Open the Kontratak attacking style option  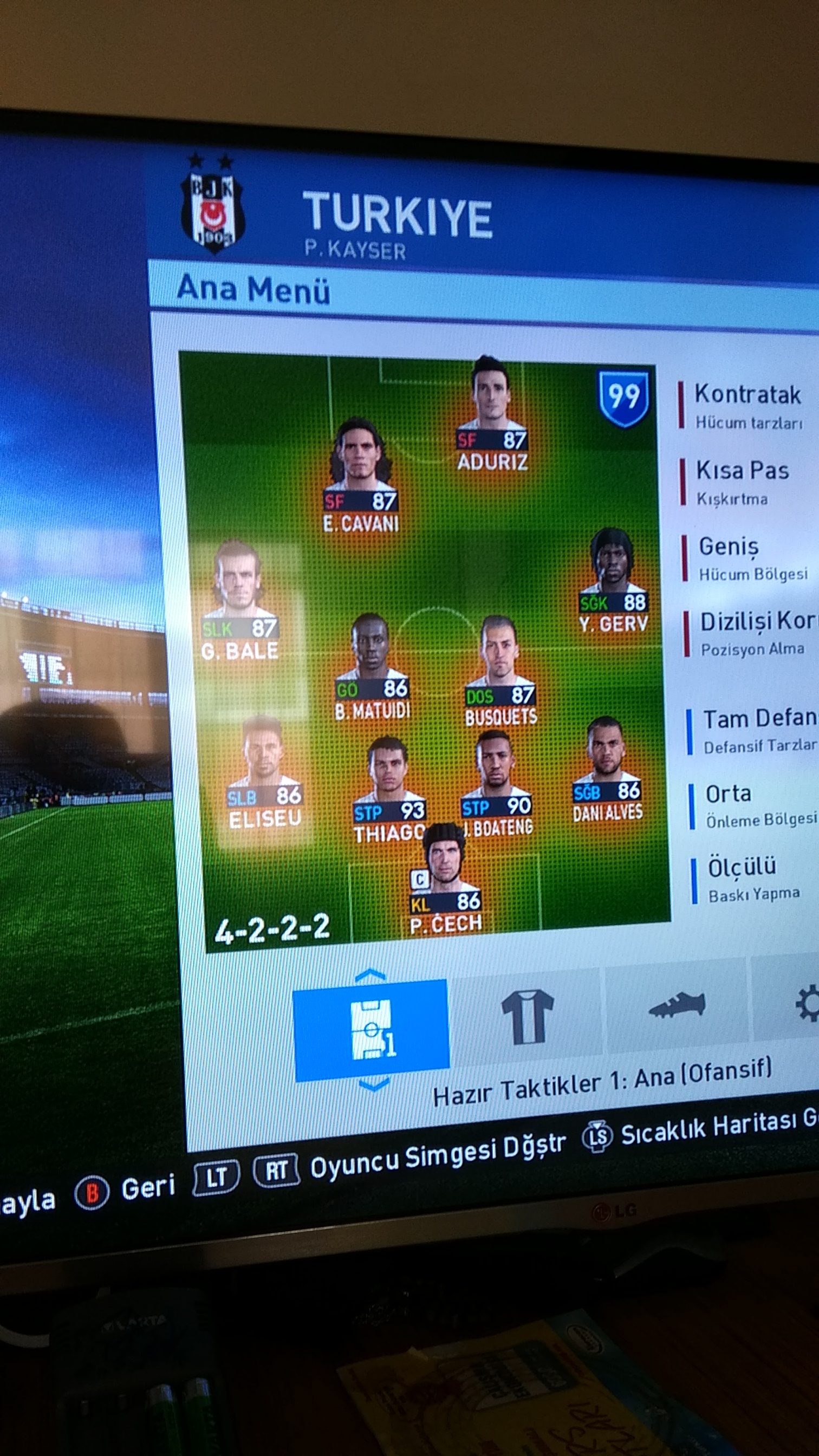coord(747,405)
